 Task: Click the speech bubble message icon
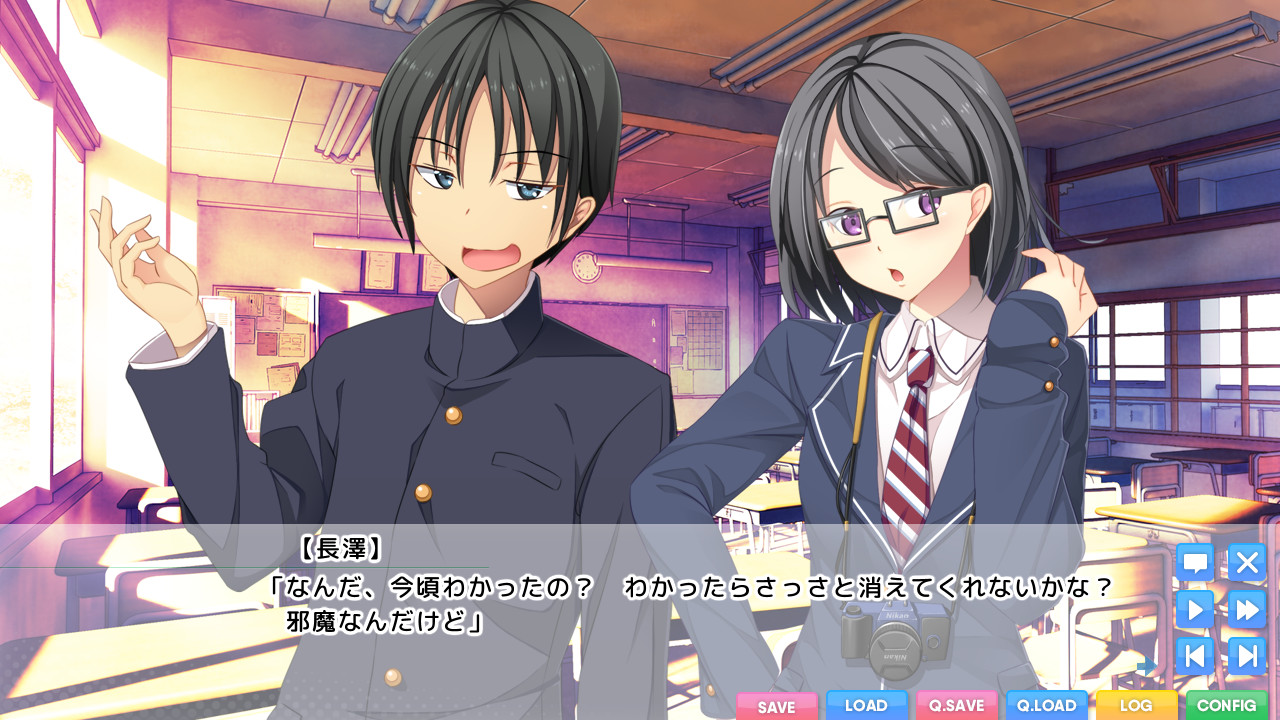[1195, 562]
